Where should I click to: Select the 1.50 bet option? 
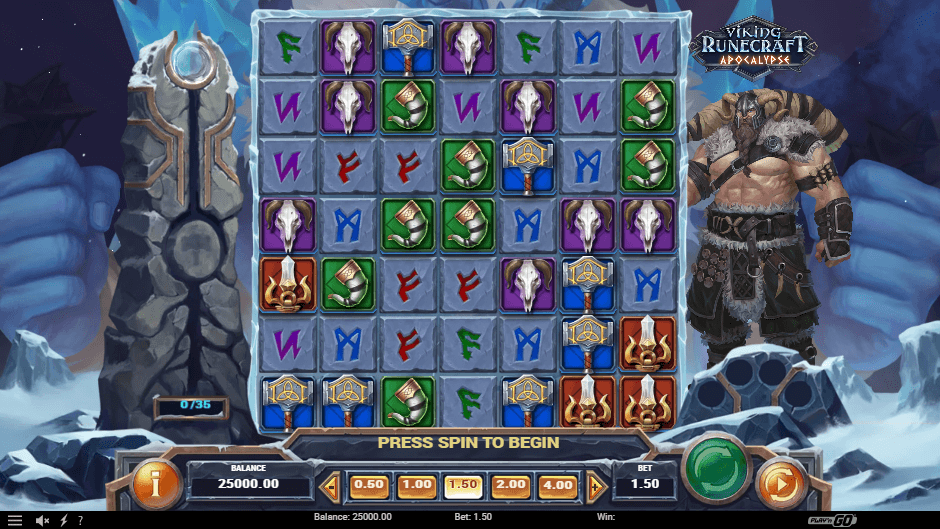463,485
